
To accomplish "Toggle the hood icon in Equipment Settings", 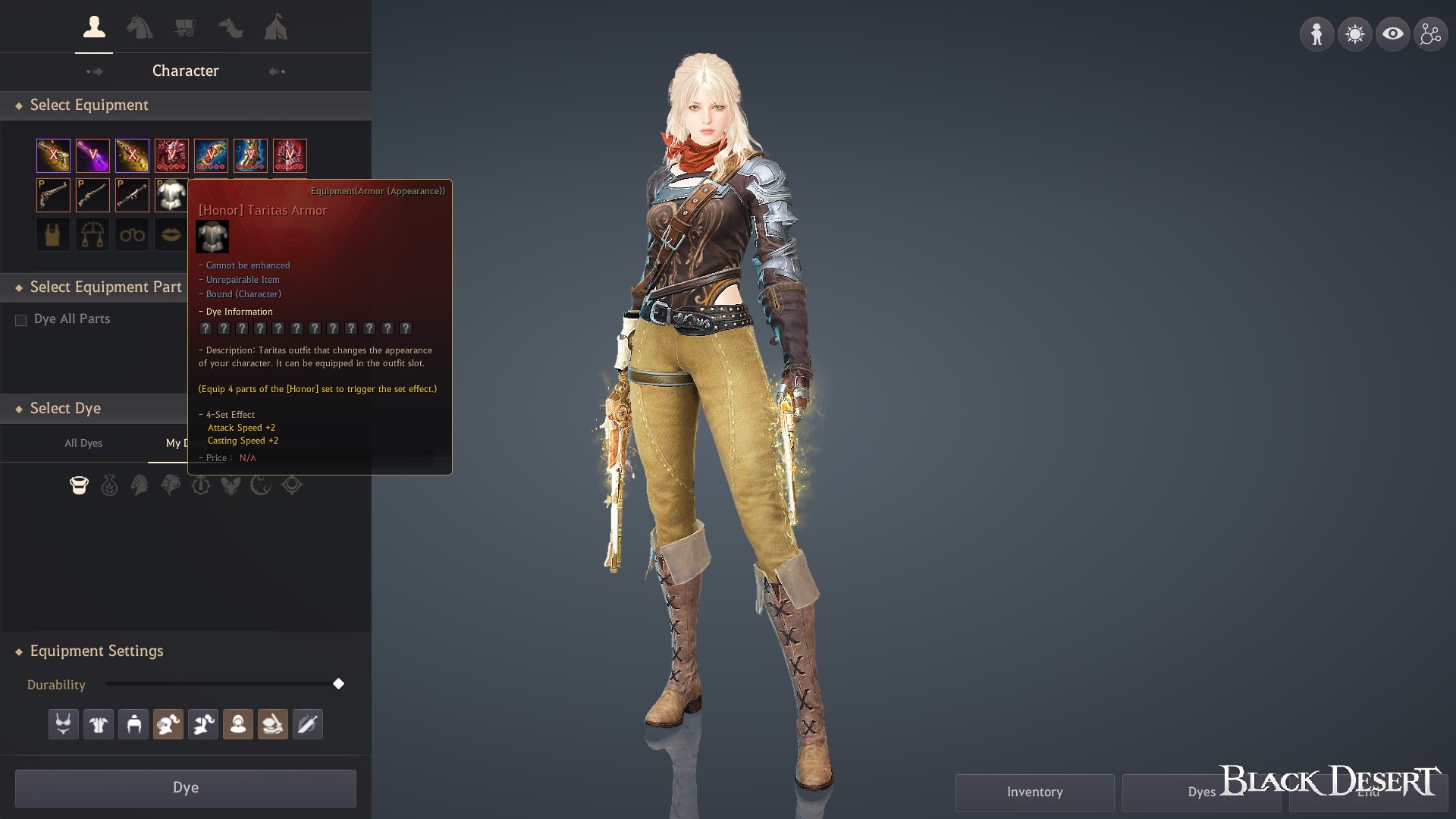I will coord(237,724).
